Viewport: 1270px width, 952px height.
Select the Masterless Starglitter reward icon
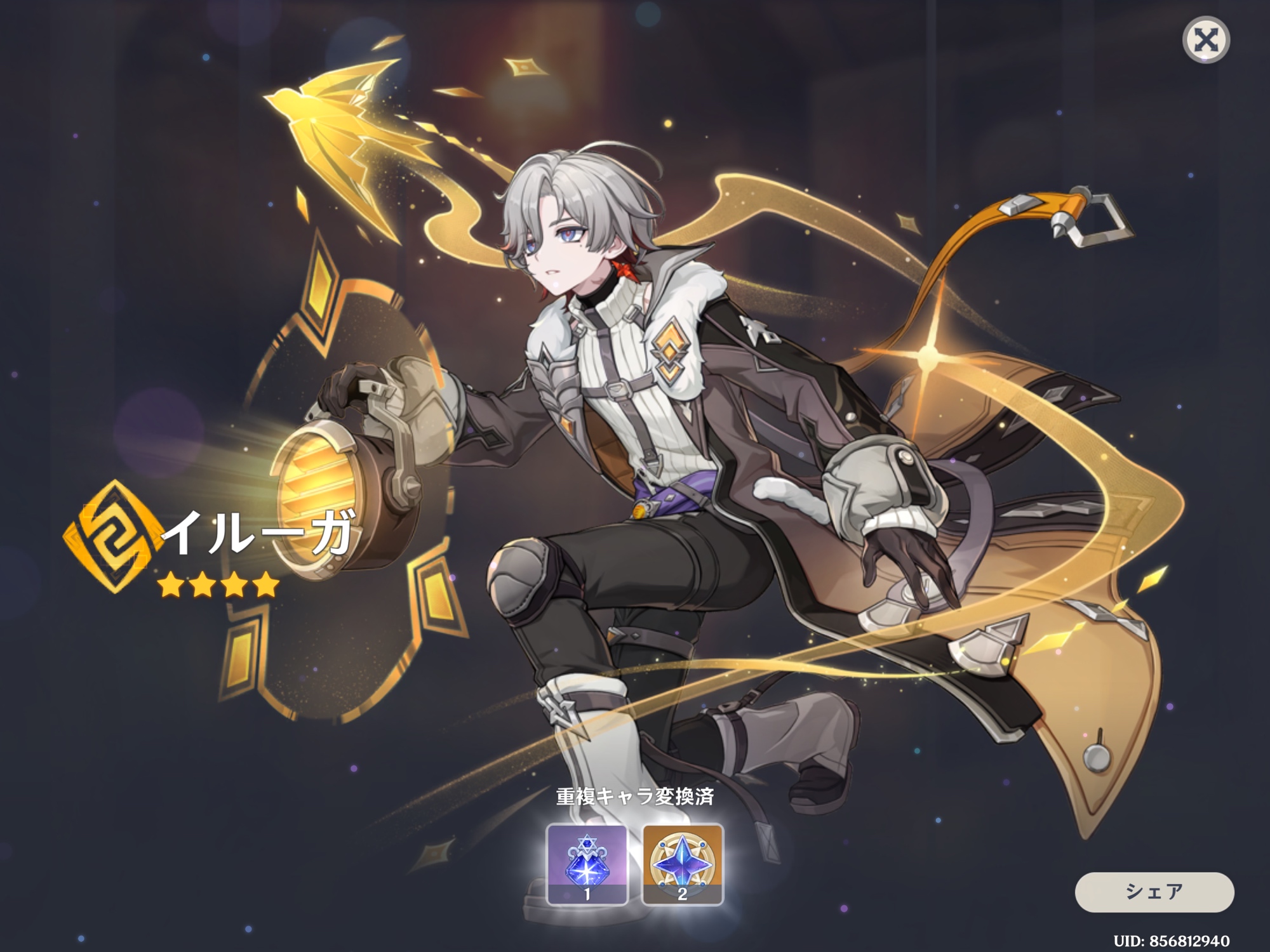click(683, 863)
